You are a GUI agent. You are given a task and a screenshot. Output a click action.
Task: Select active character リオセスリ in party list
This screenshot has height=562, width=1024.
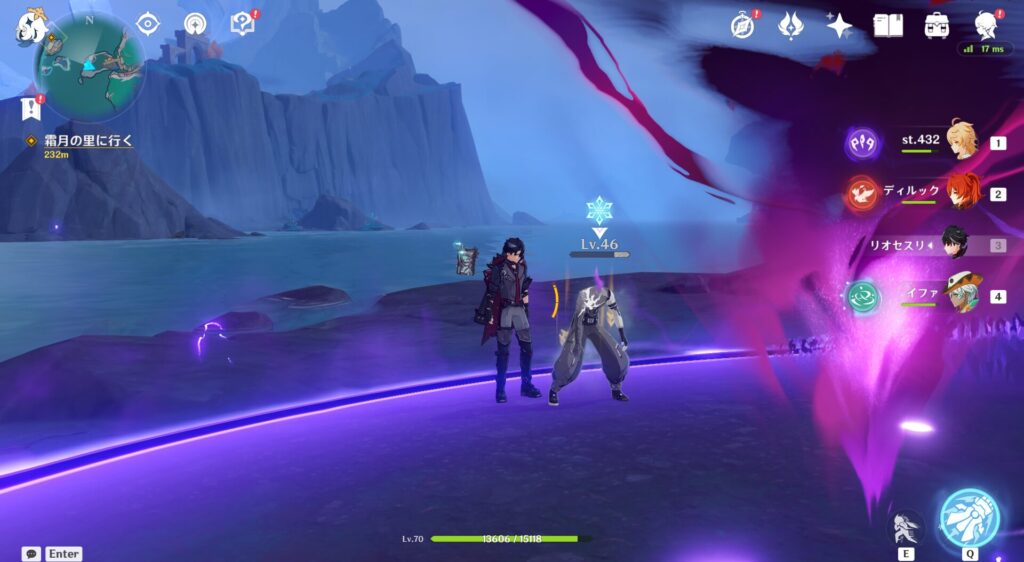pyautogui.click(x=960, y=243)
